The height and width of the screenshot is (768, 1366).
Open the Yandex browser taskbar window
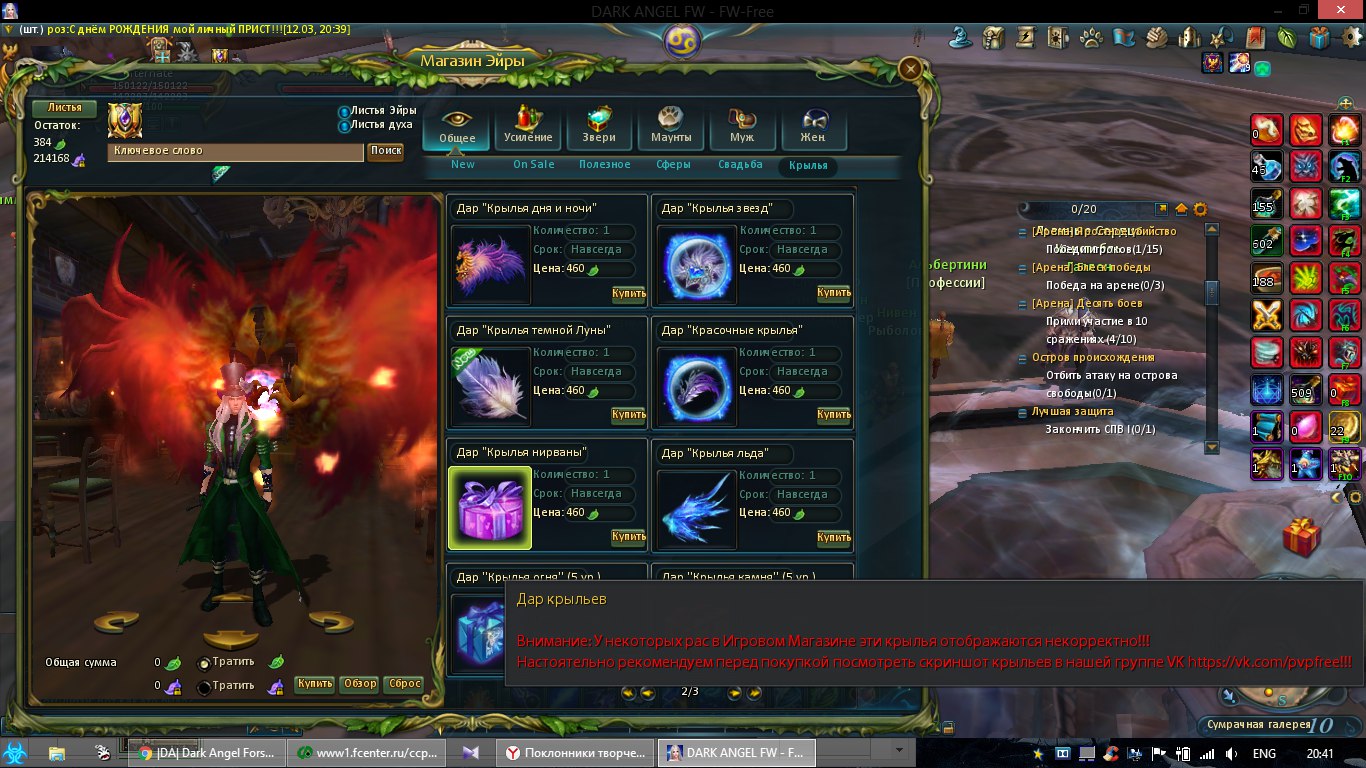tap(575, 753)
